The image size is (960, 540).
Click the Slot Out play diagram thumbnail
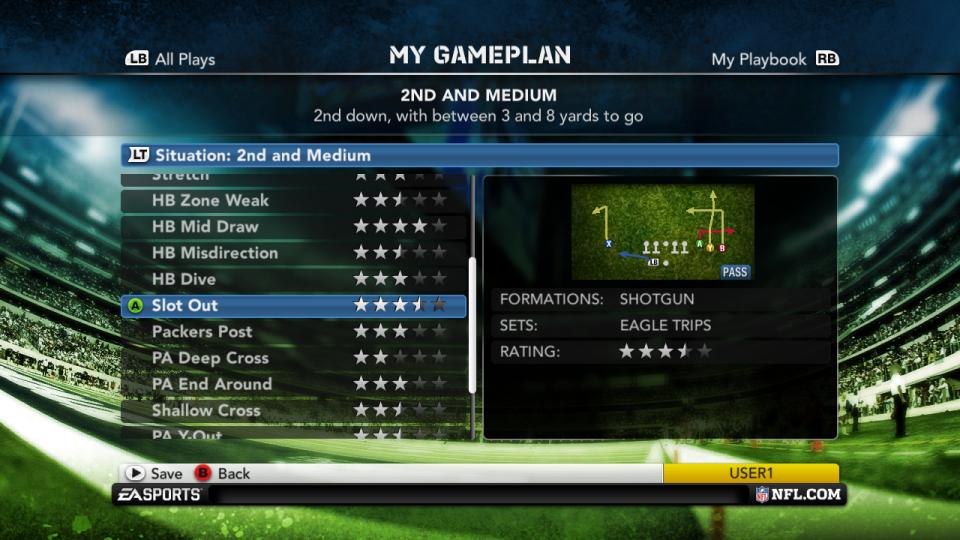(x=662, y=232)
